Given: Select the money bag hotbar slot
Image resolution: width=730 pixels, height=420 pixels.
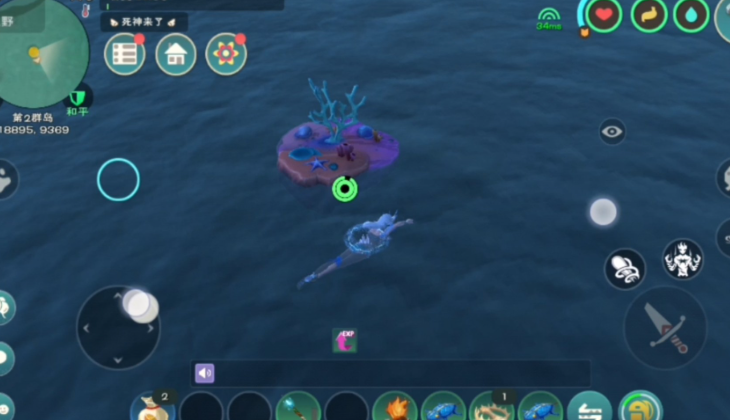Looking at the screenshot, I should [153, 408].
